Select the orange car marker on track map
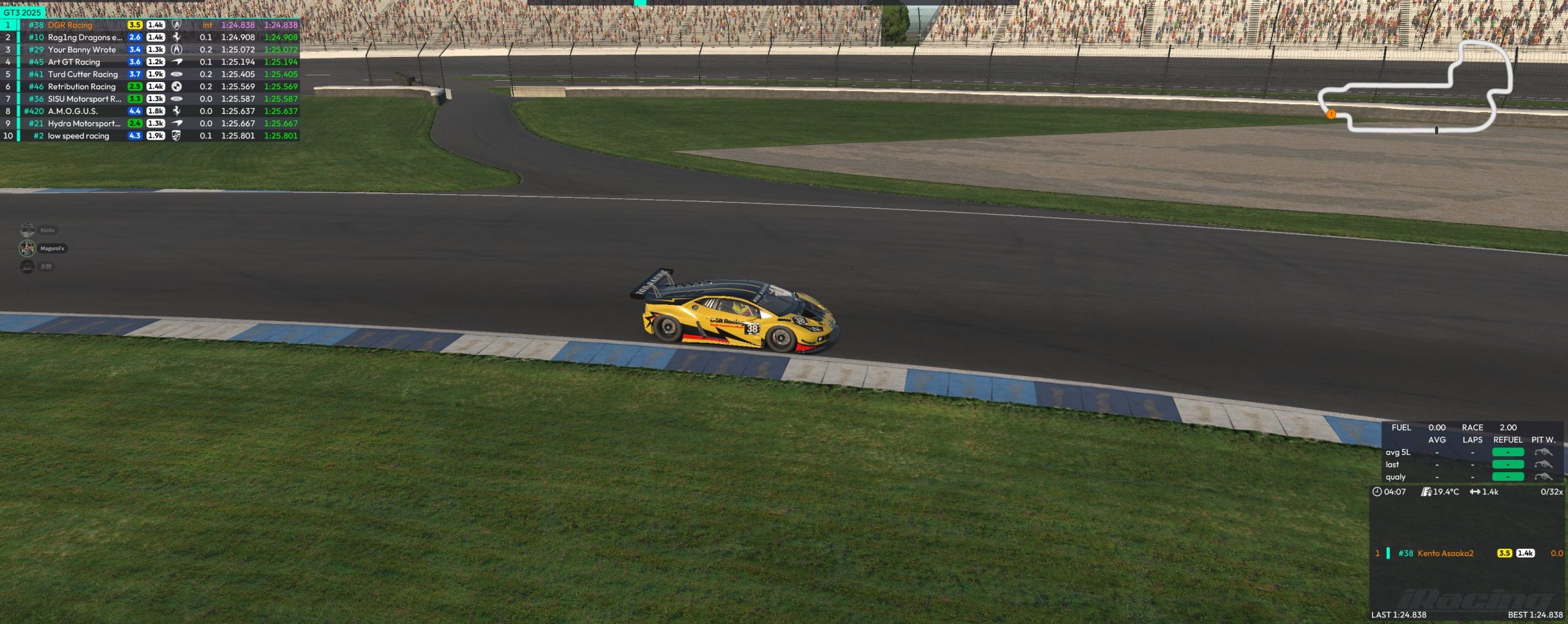This screenshot has height=624, width=1568. click(x=1330, y=114)
